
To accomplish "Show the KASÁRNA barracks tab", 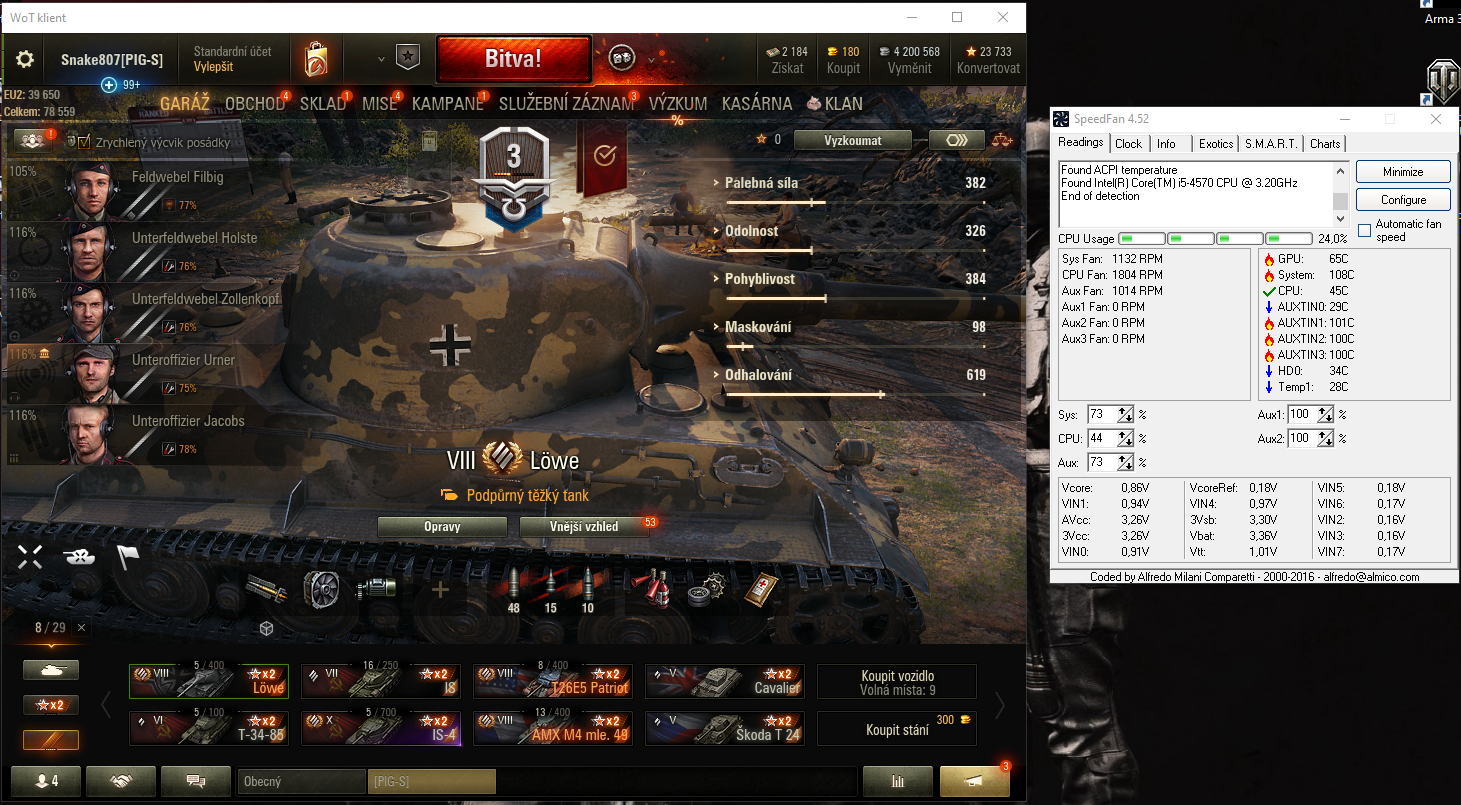I will (756, 104).
